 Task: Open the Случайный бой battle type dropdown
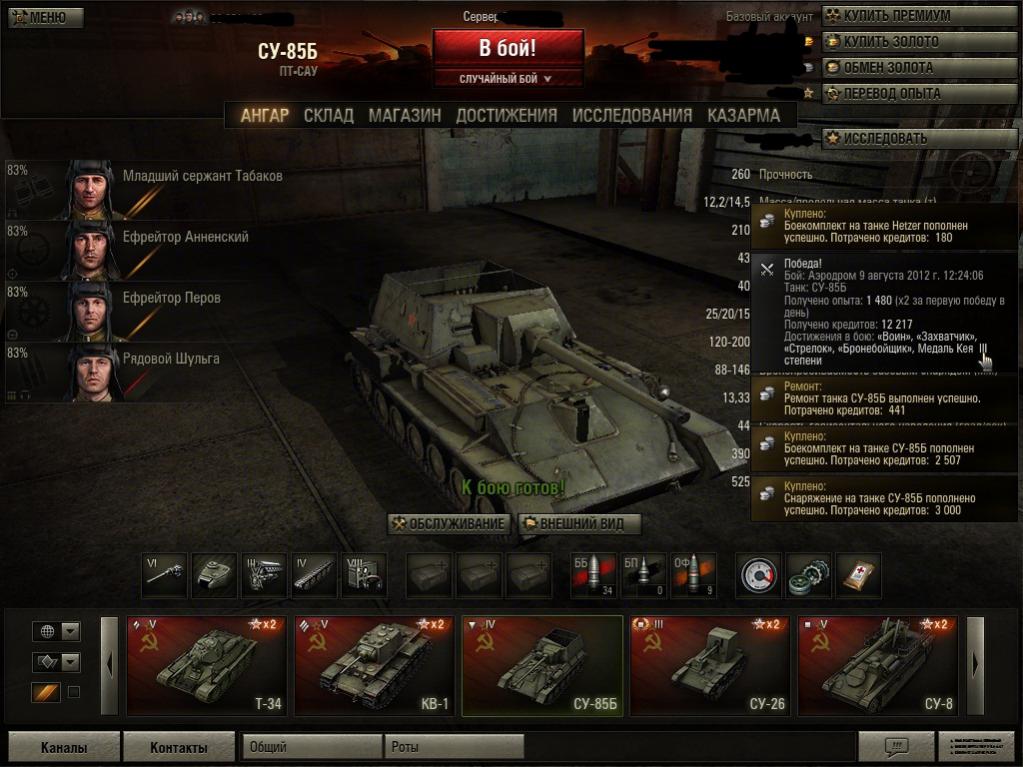[x=507, y=78]
